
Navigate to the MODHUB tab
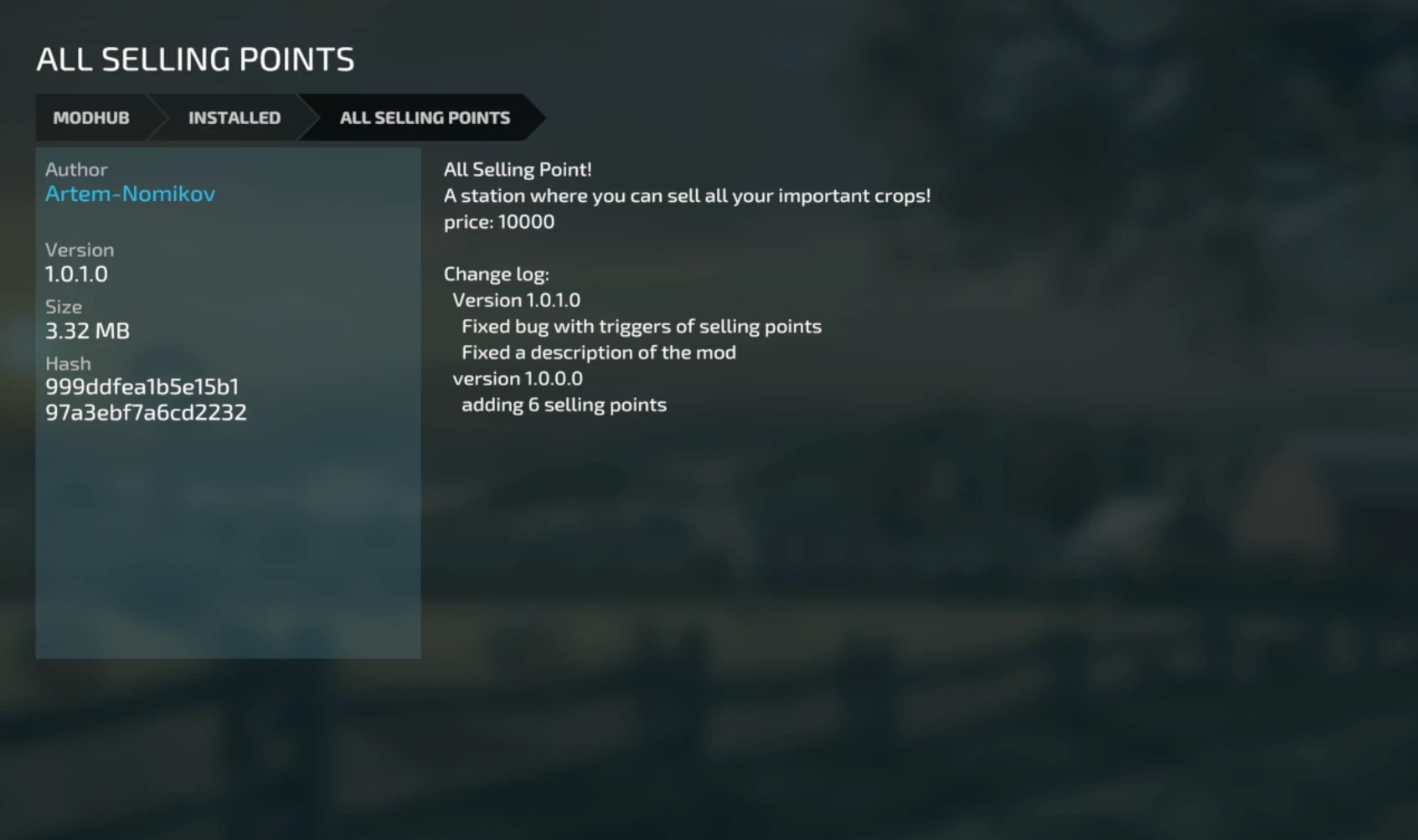point(91,117)
